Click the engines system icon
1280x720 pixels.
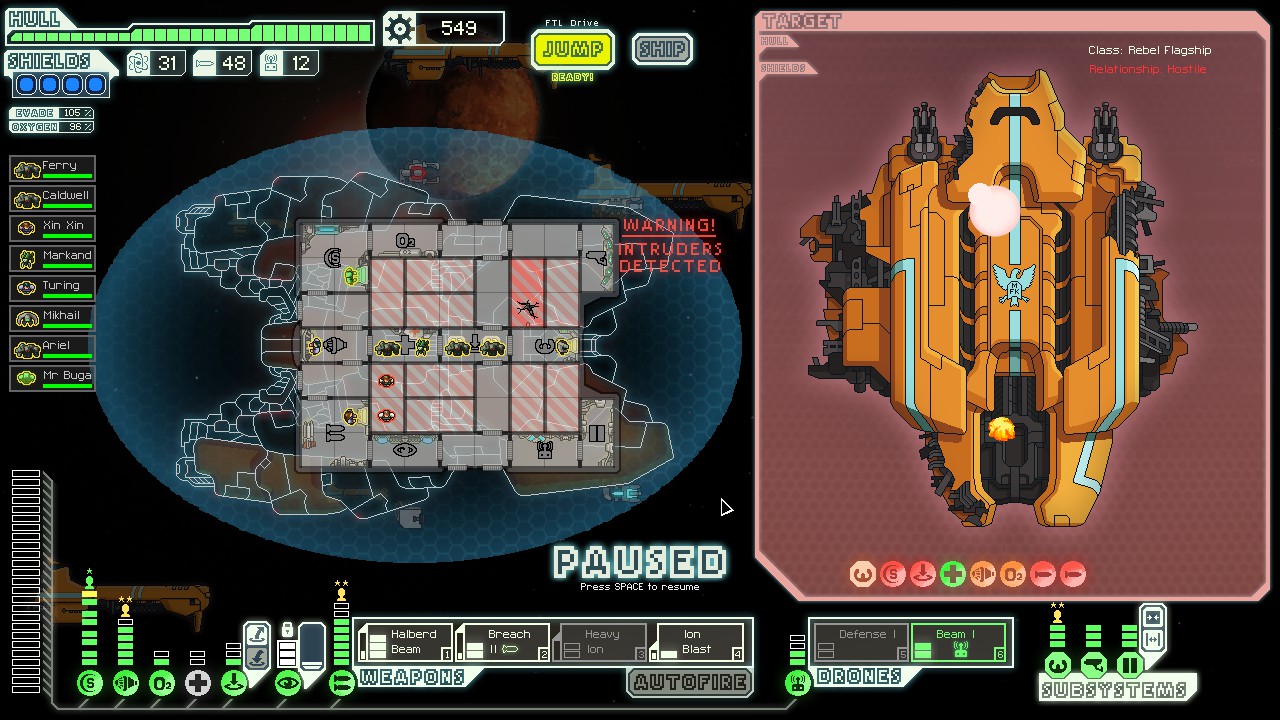pyautogui.click(x=126, y=684)
